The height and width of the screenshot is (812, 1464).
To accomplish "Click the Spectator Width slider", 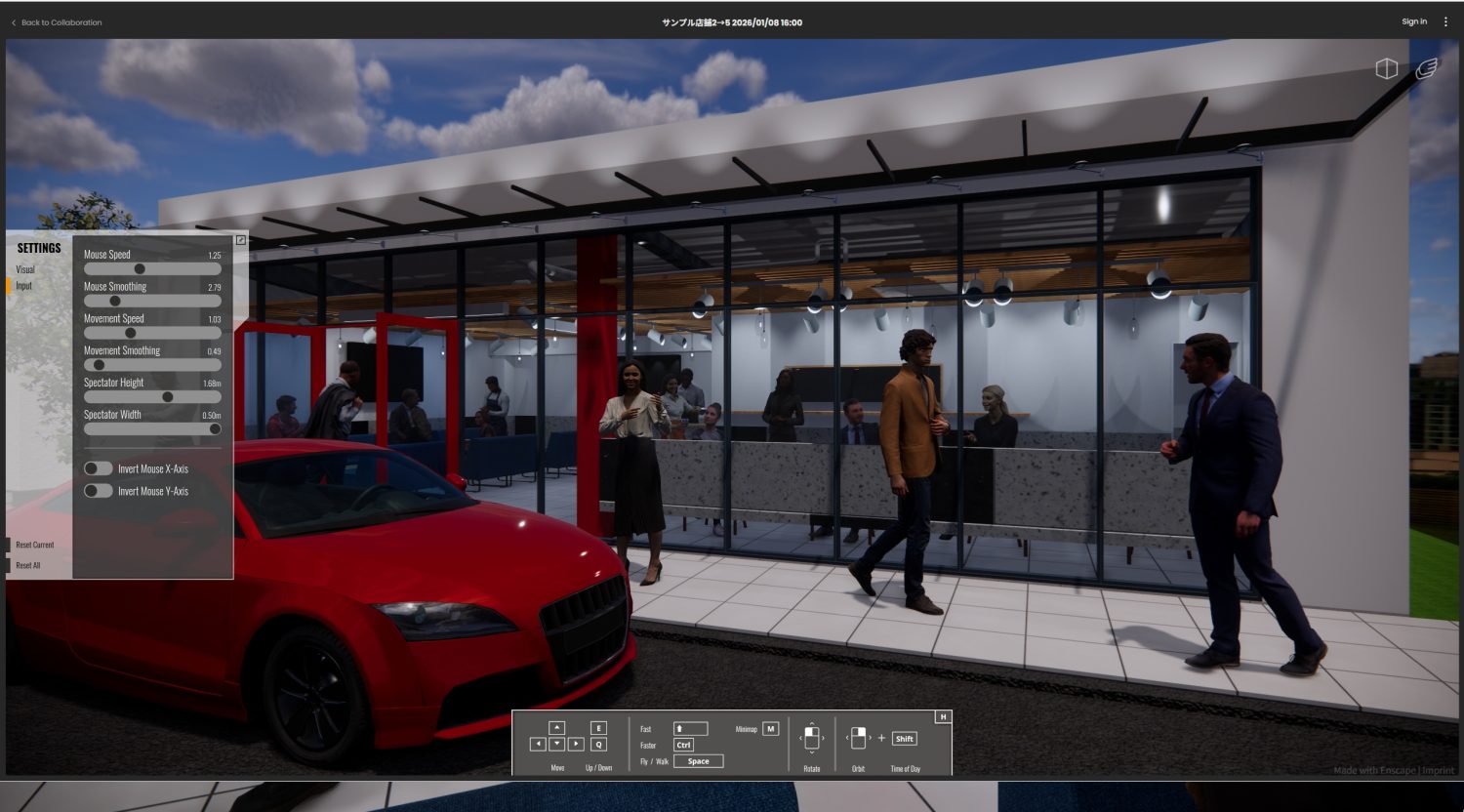I will point(215,428).
